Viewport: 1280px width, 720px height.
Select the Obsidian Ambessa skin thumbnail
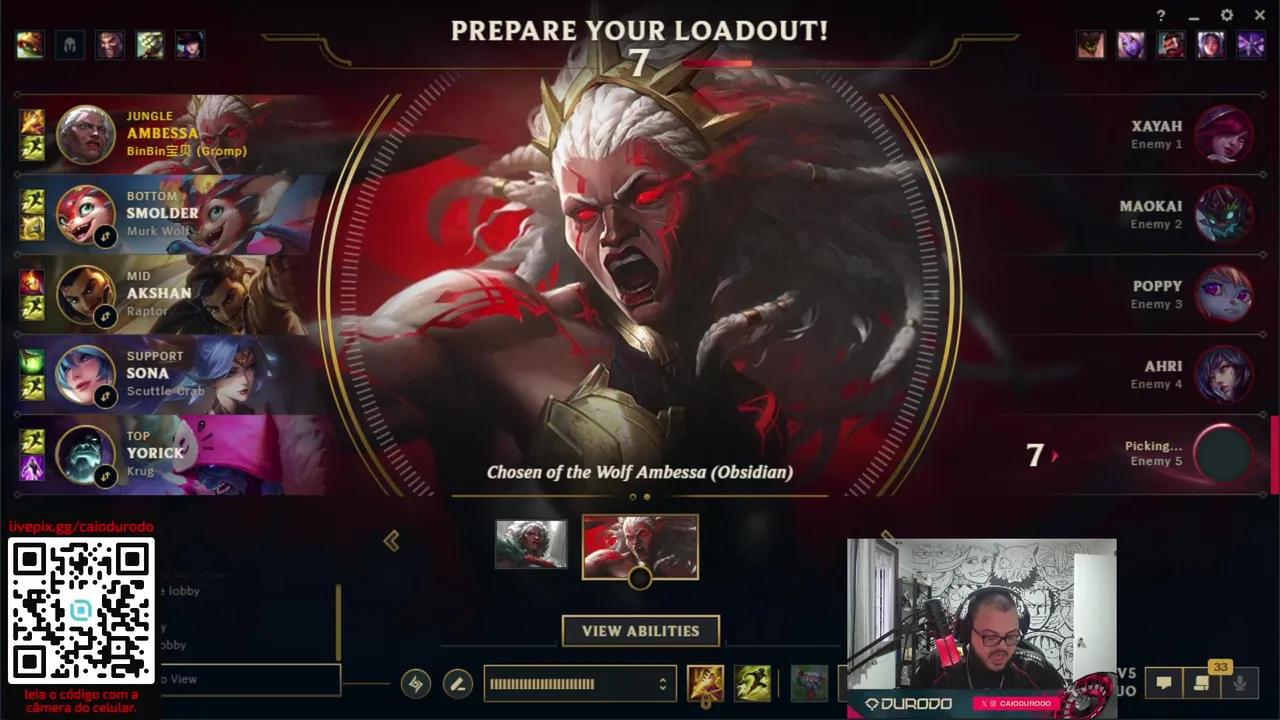640,545
